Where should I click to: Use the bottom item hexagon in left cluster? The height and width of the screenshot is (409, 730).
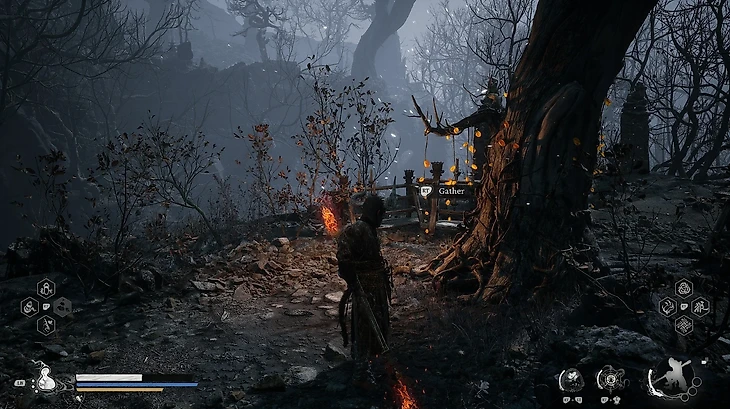(x=46, y=325)
